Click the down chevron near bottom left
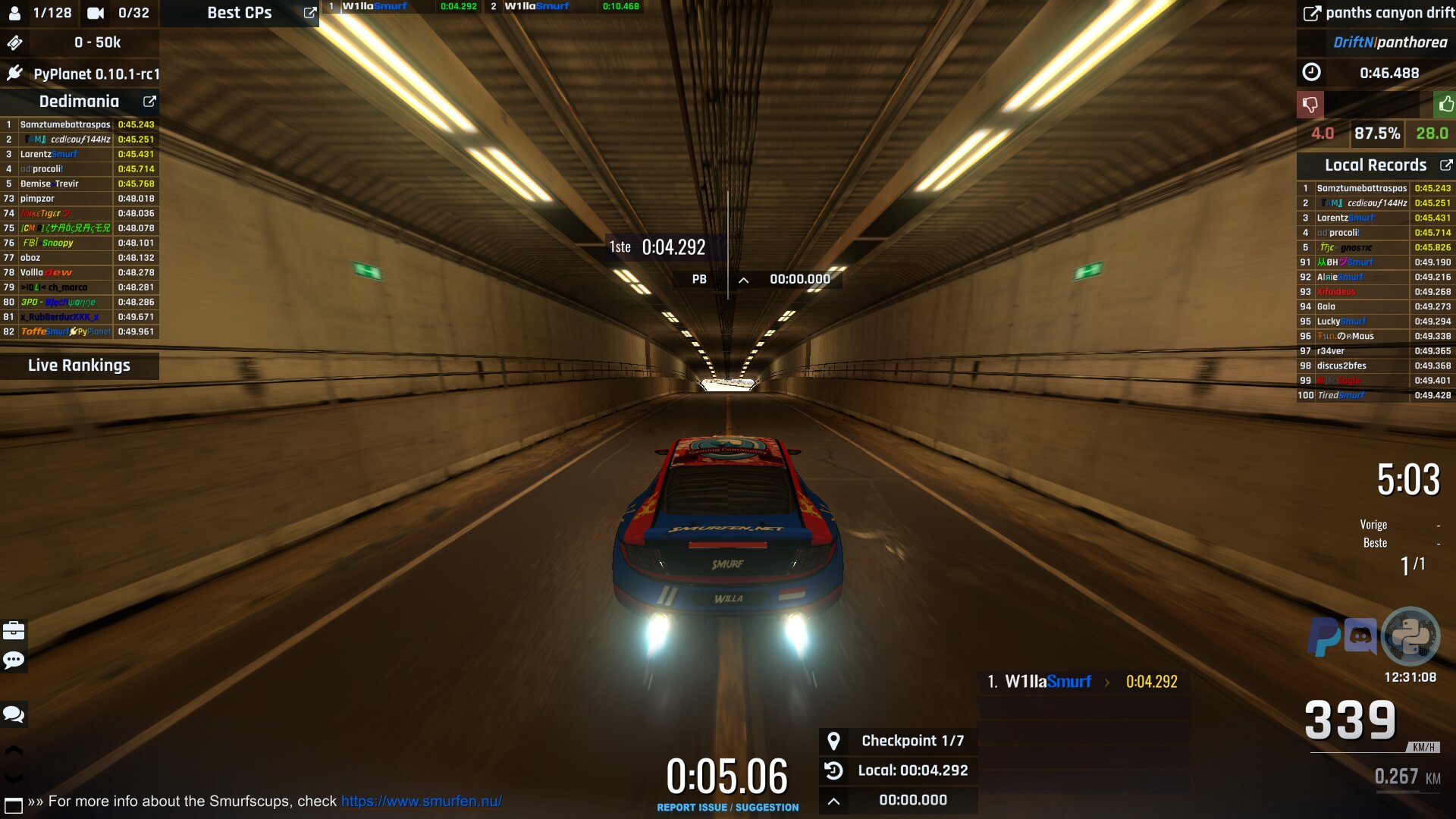The width and height of the screenshot is (1456, 819). (14, 780)
